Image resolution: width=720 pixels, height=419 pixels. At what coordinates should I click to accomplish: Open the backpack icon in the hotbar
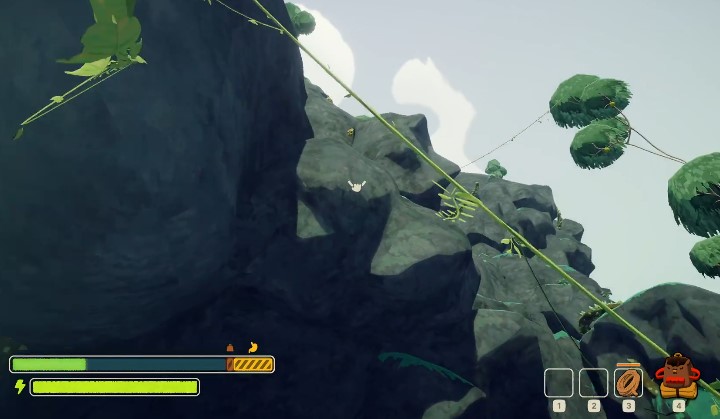[677, 378]
